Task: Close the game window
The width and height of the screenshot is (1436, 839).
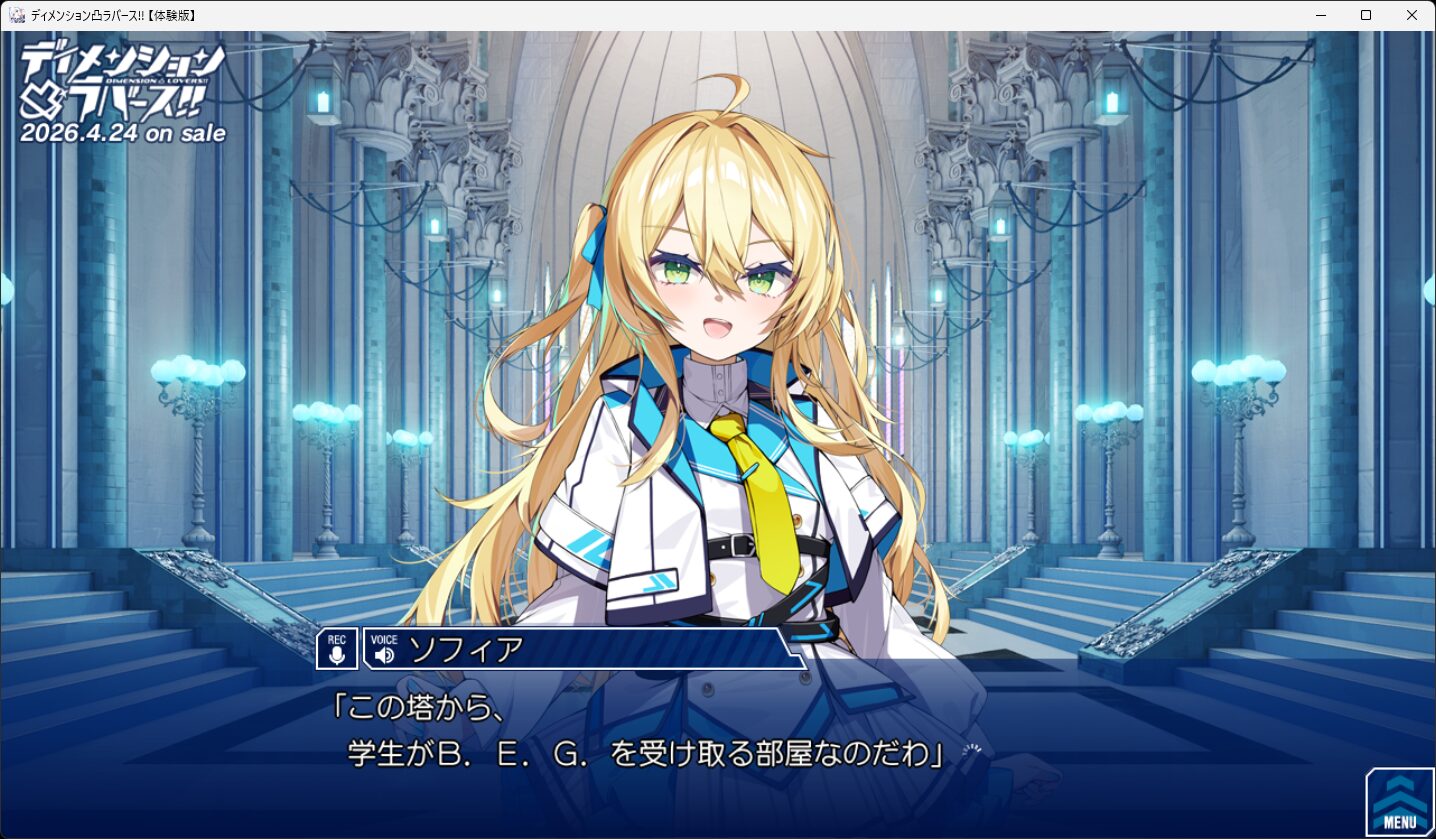Action: (x=1411, y=15)
